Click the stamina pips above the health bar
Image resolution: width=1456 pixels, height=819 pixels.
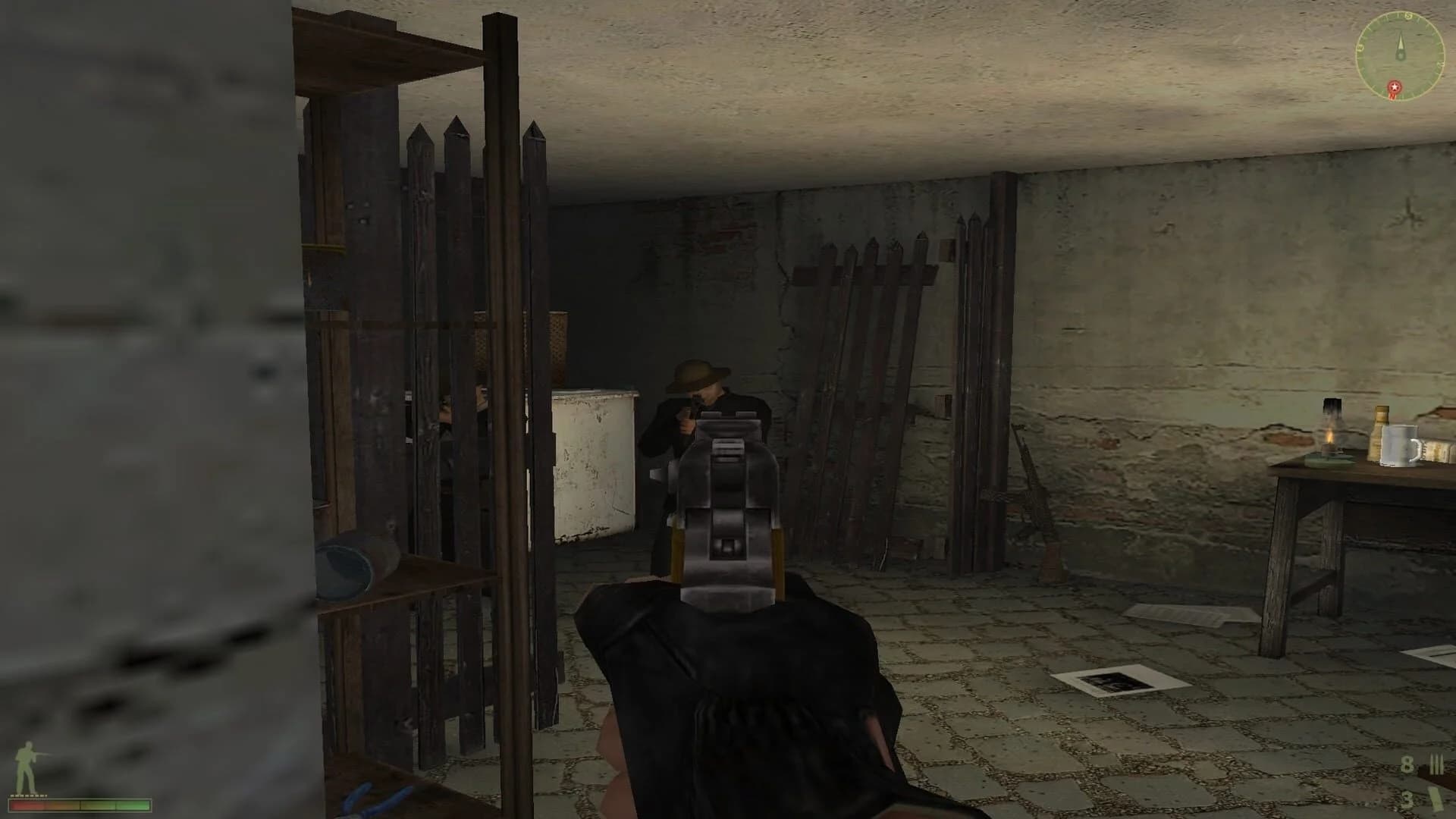click(27, 795)
